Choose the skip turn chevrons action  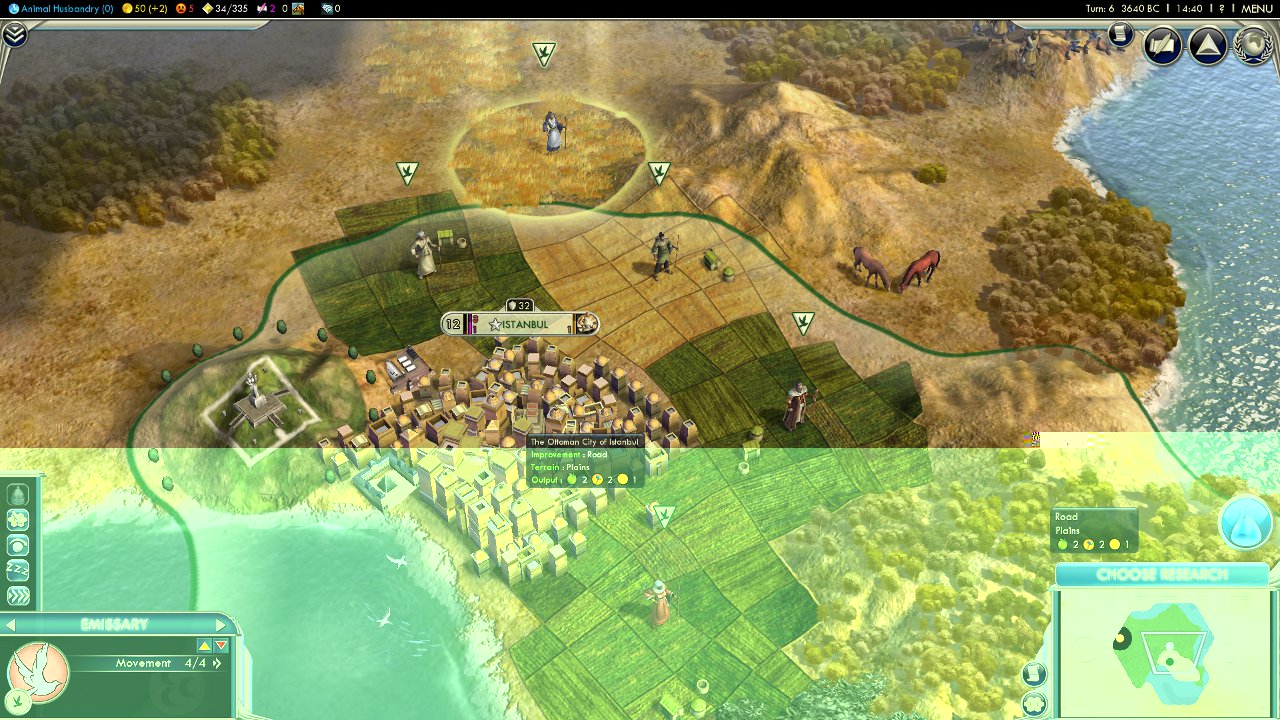click(x=18, y=596)
